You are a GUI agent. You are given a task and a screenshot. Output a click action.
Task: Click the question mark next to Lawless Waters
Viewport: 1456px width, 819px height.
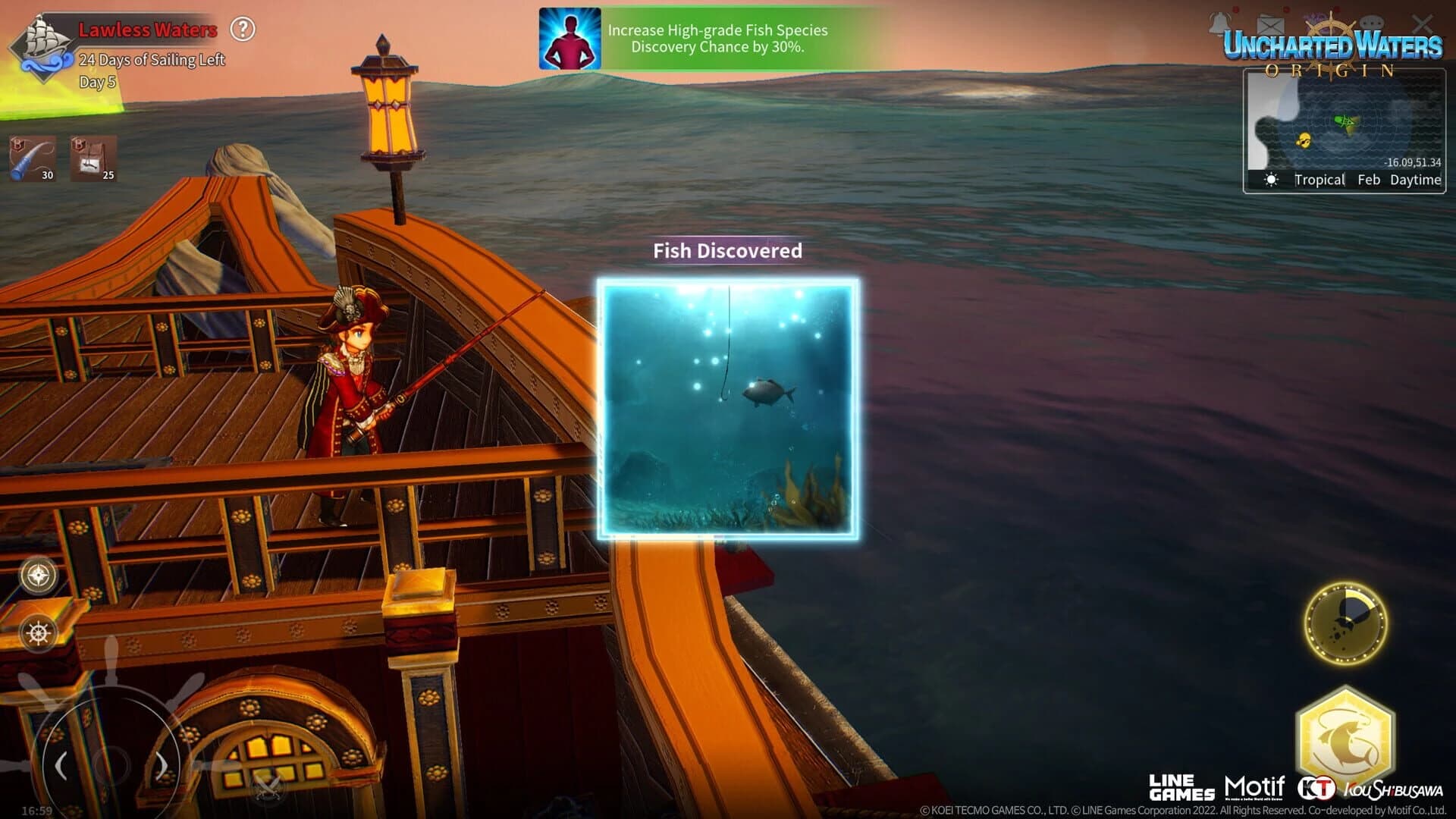(243, 30)
